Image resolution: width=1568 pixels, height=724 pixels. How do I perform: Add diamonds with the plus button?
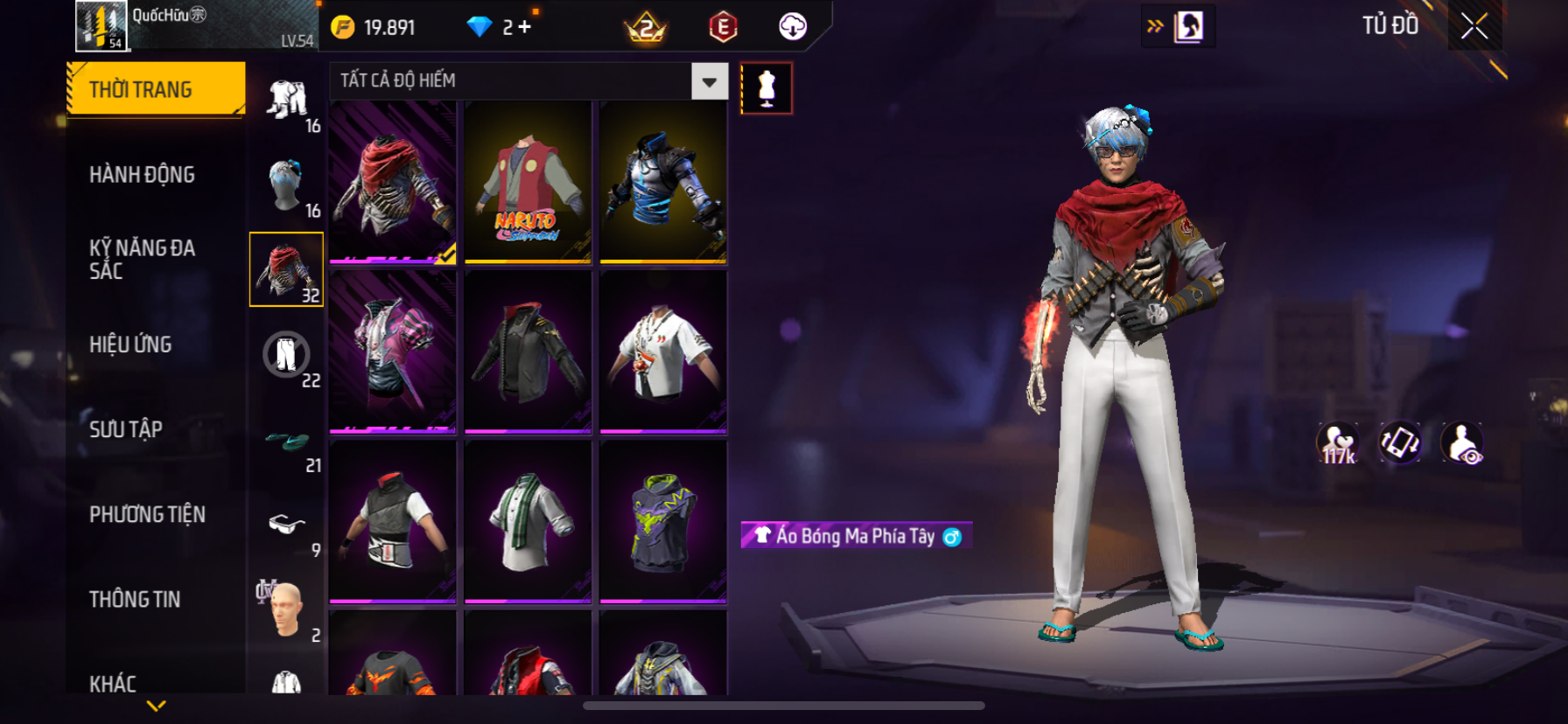click(x=524, y=27)
